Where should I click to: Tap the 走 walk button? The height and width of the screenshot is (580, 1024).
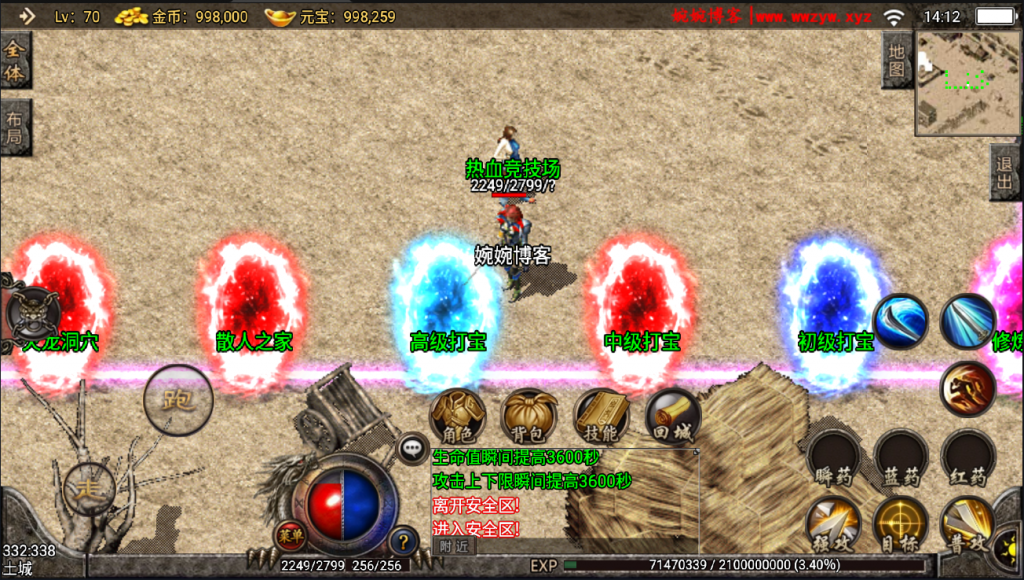(89, 488)
